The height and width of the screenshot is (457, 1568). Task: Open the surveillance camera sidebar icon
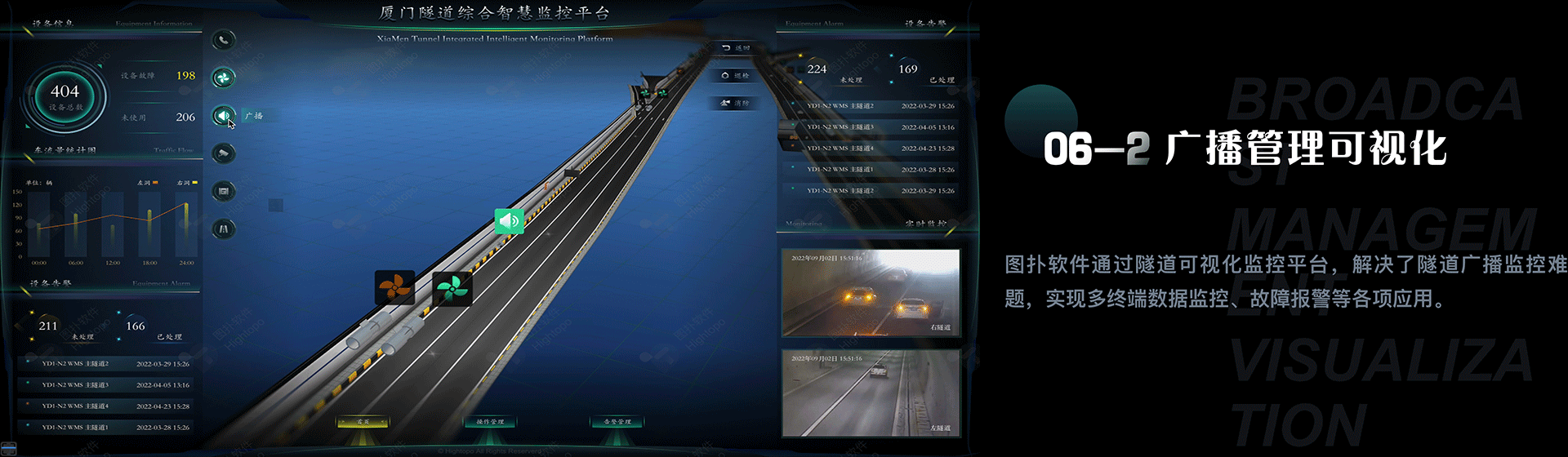point(223,153)
